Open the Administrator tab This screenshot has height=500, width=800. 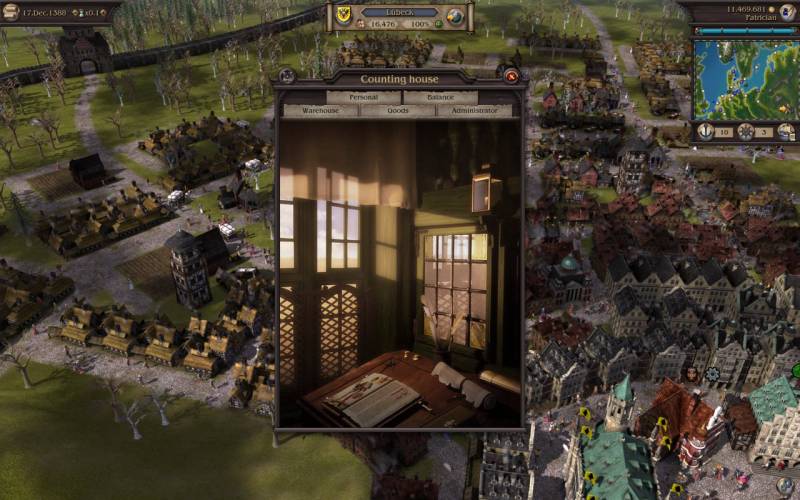pos(474,110)
